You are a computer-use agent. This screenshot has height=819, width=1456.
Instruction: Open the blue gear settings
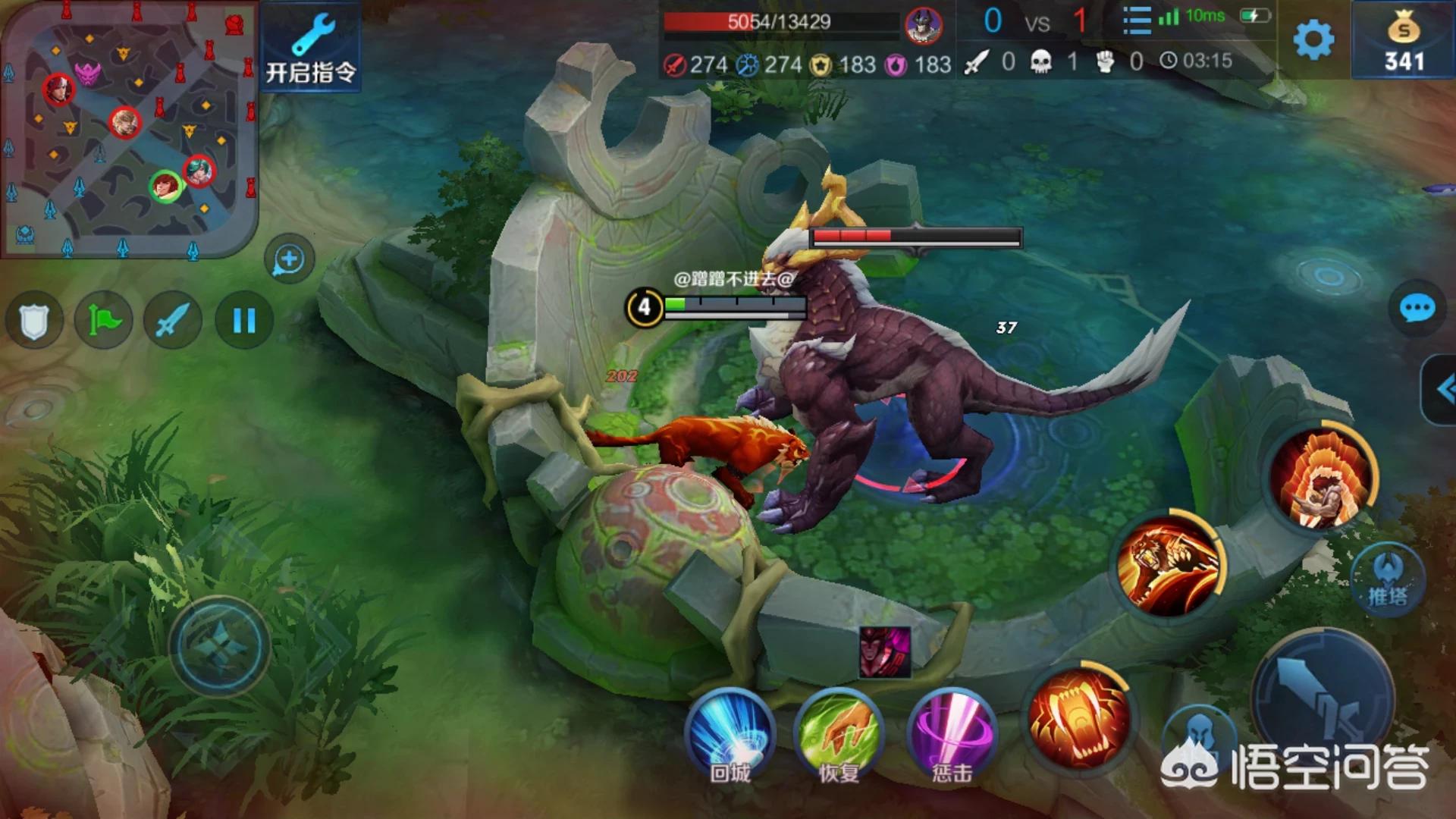click(1313, 39)
